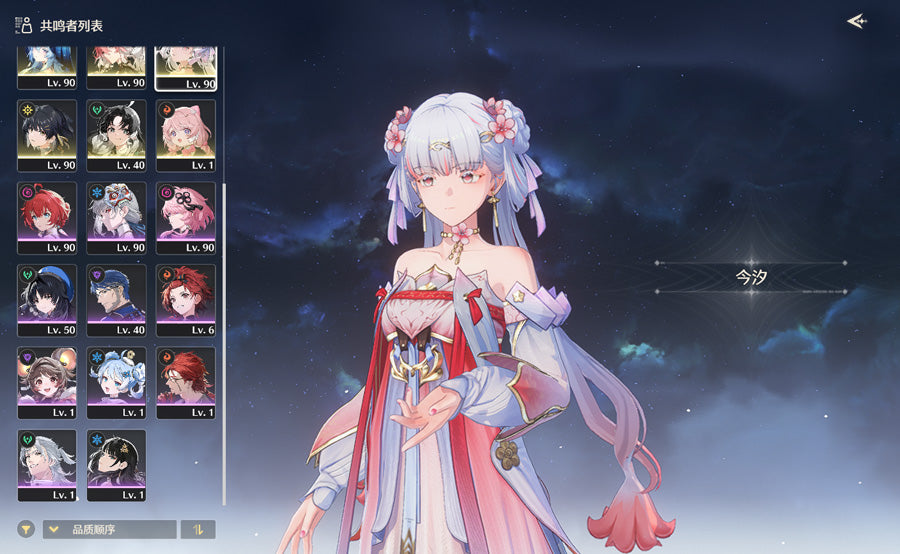Pick the black-haired Lv. 1 character with gold hairpin

(116, 465)
